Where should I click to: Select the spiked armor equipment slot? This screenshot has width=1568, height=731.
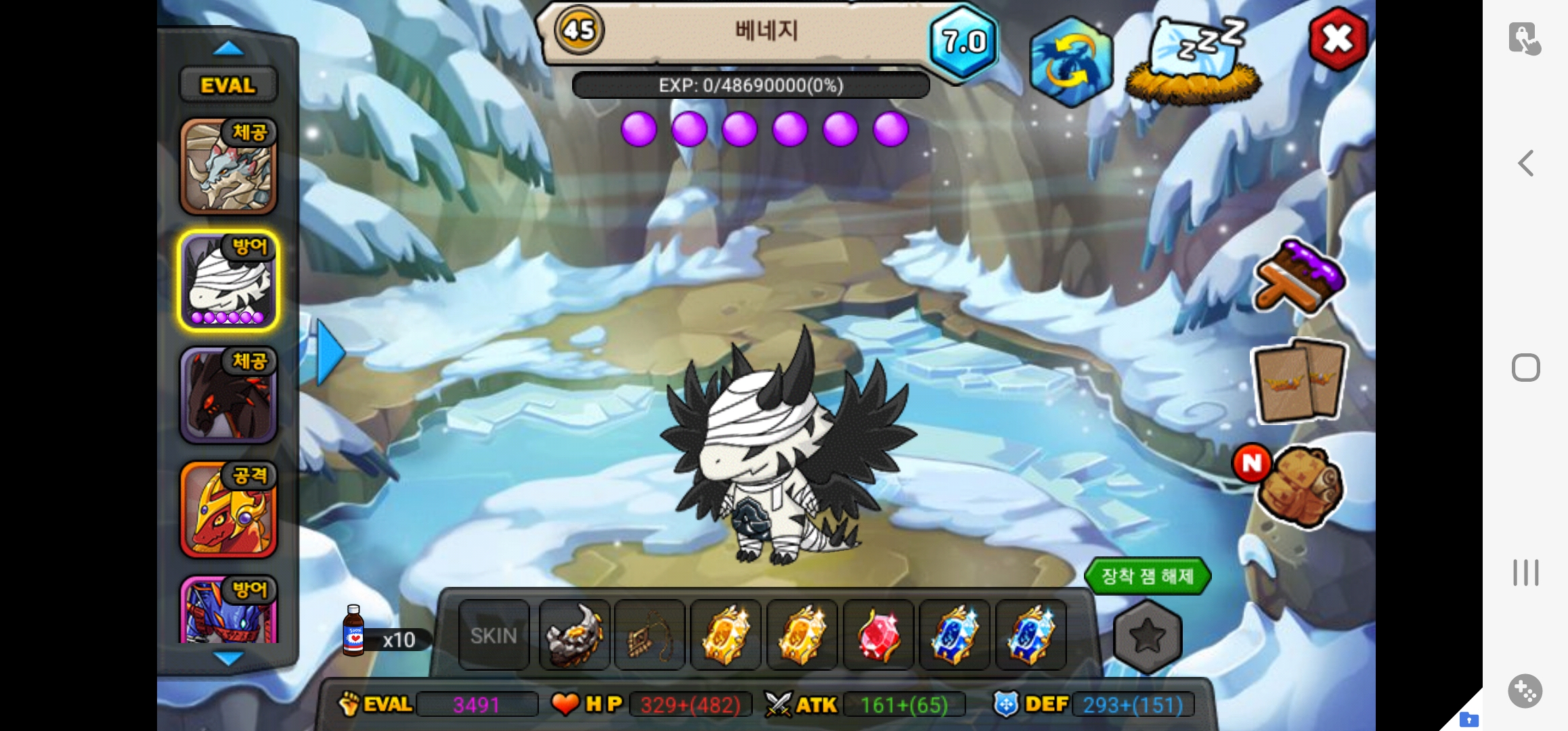pyautogui.click(x=574, y=636)
